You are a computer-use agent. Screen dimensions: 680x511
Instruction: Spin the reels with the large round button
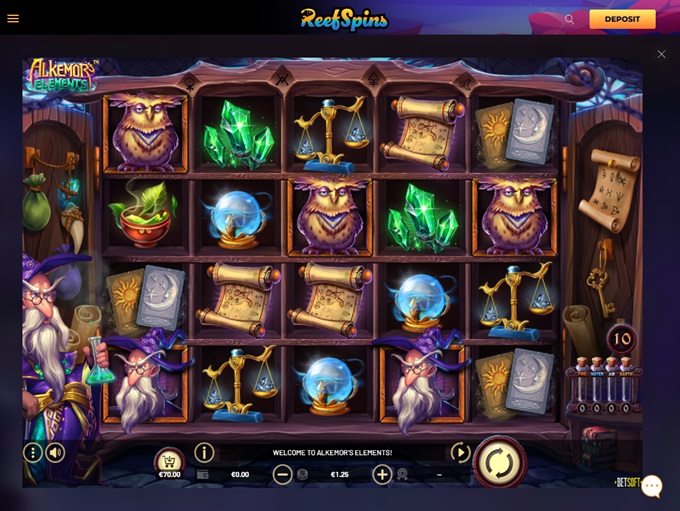pyautogui.click(x=499, y=462)
